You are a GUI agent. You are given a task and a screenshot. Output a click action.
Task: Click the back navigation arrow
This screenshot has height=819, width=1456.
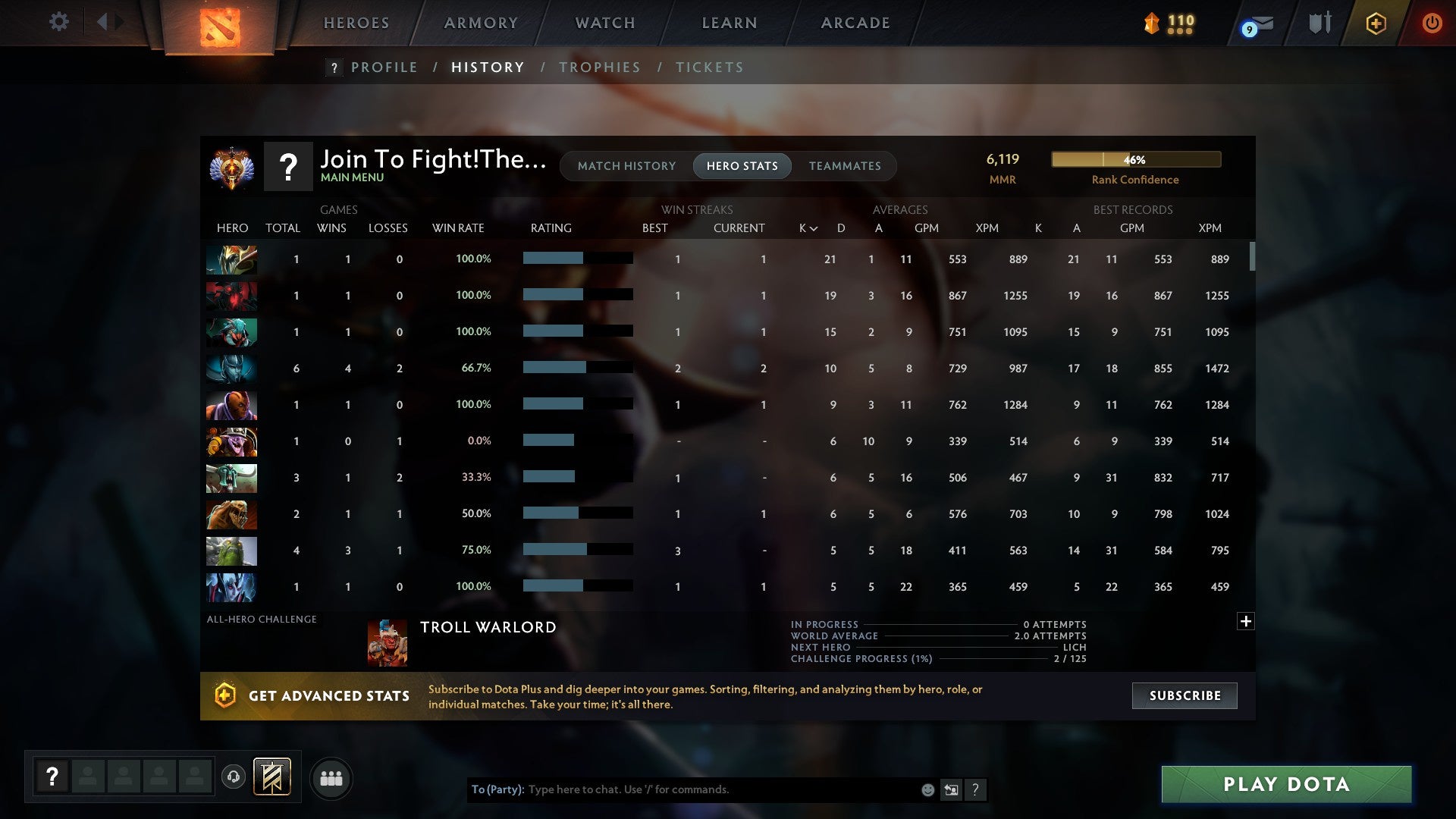(104, 22)
